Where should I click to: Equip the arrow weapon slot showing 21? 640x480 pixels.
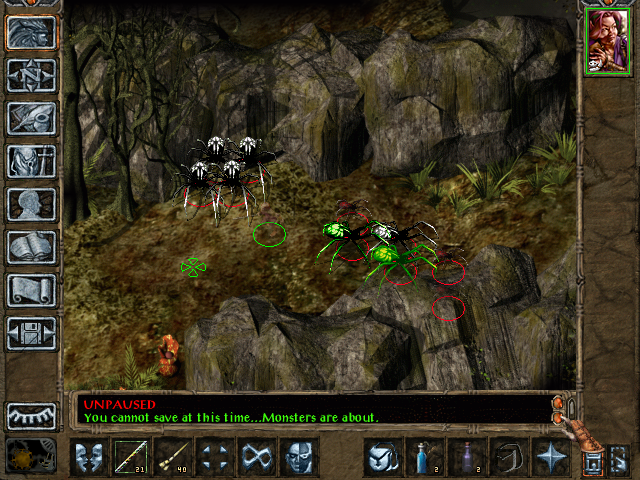pyautogui.click(x=130, y=457)
